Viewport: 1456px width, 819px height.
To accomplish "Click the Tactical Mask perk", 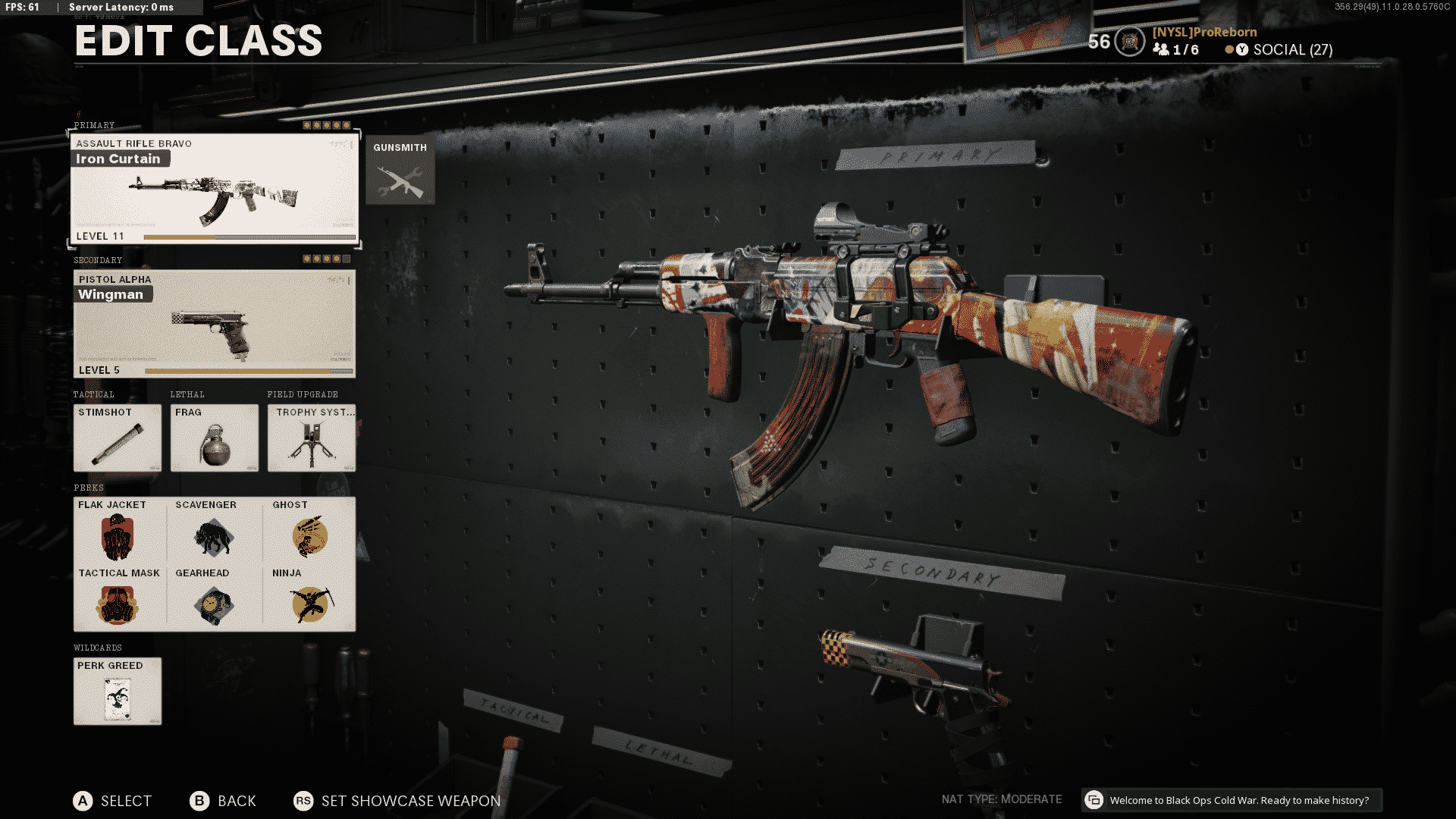I will (118, 598).
